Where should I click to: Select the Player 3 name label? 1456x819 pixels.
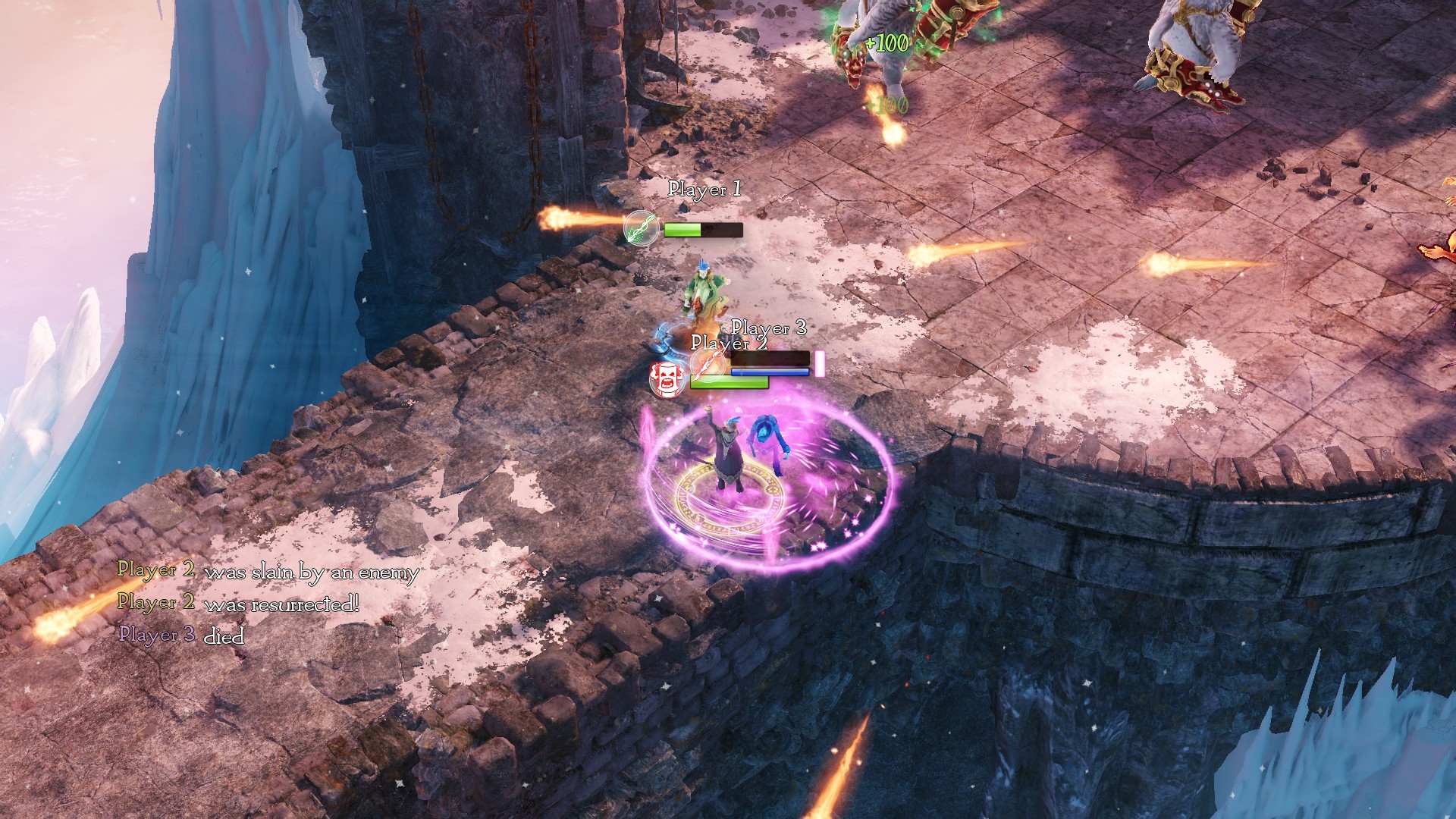768,328
